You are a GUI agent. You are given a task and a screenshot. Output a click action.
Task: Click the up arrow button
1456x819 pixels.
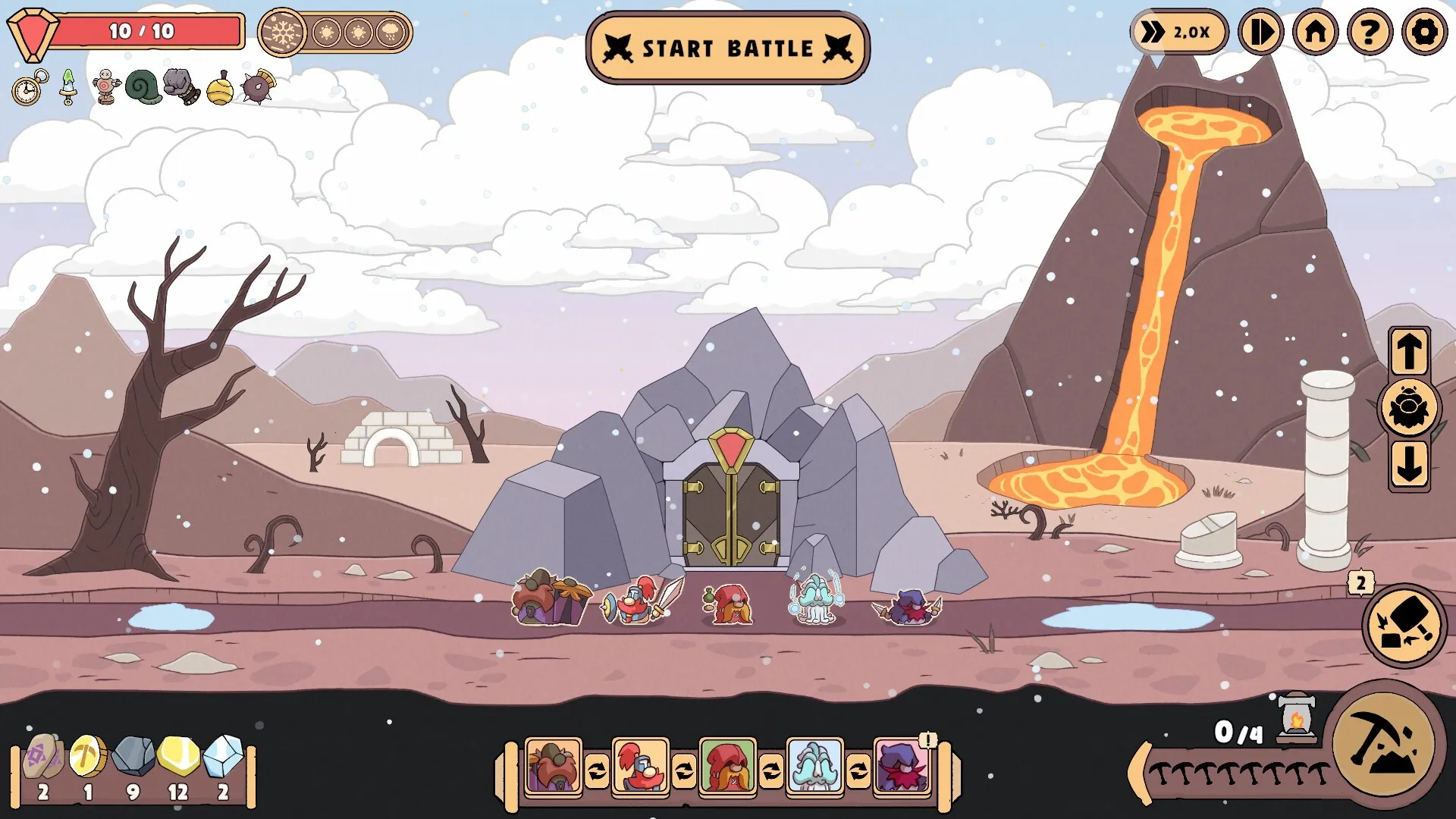[1409, 352]
